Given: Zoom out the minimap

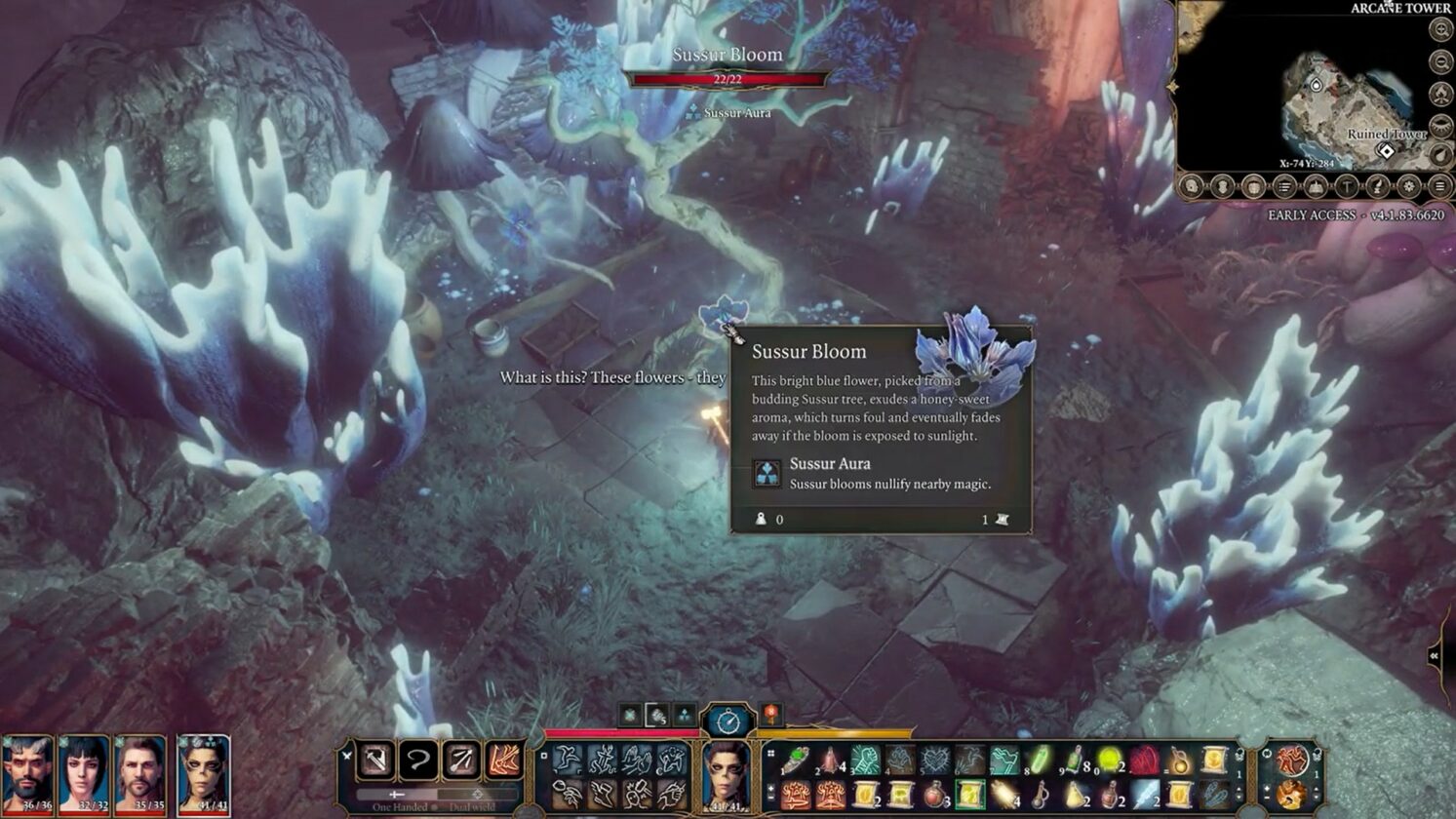Looking at the screenshot, I should point(1440,62).
